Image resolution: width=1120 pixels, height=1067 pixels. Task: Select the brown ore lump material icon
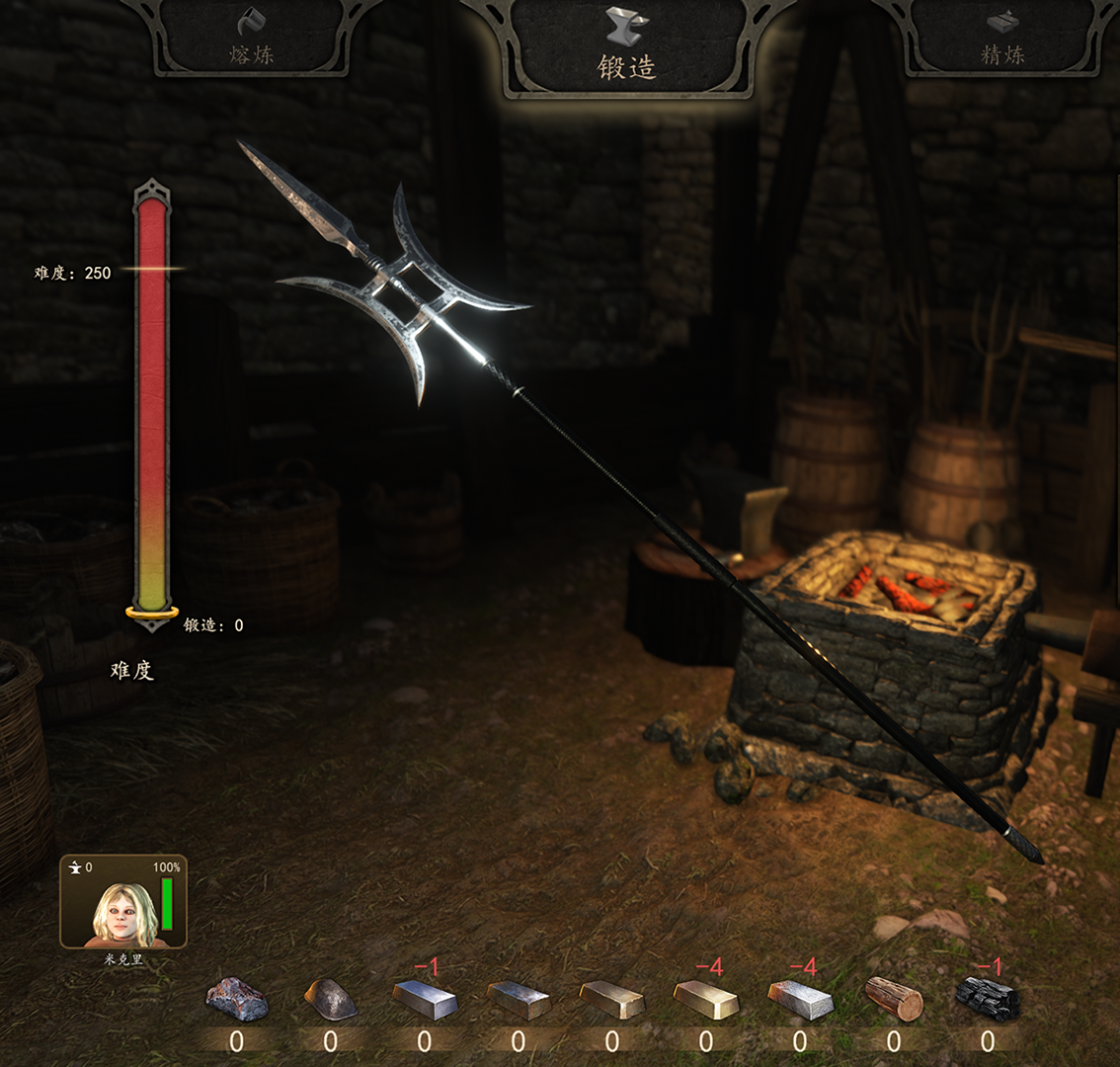[330, 999]
